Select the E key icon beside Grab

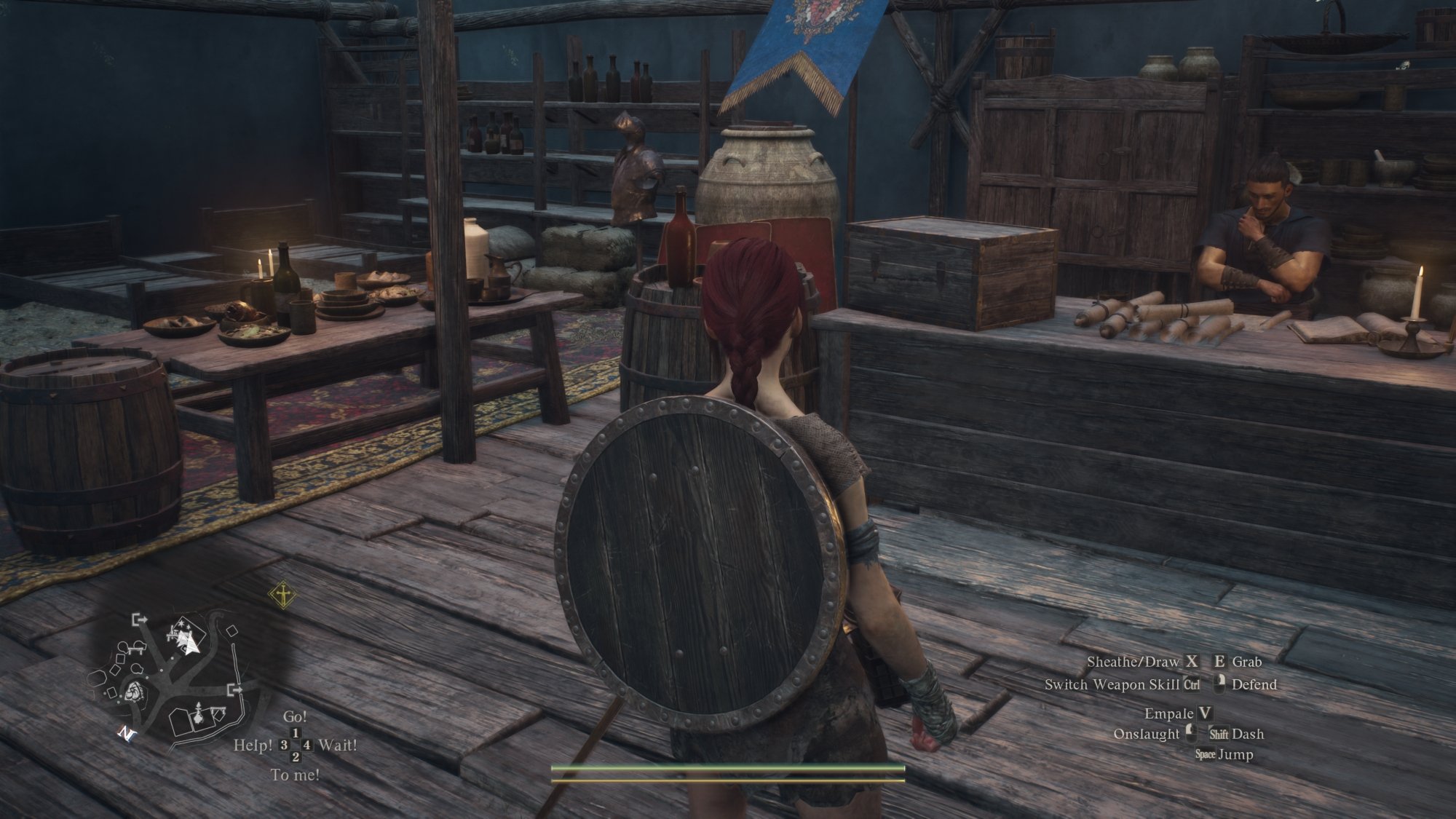(x=1219, y=662)
